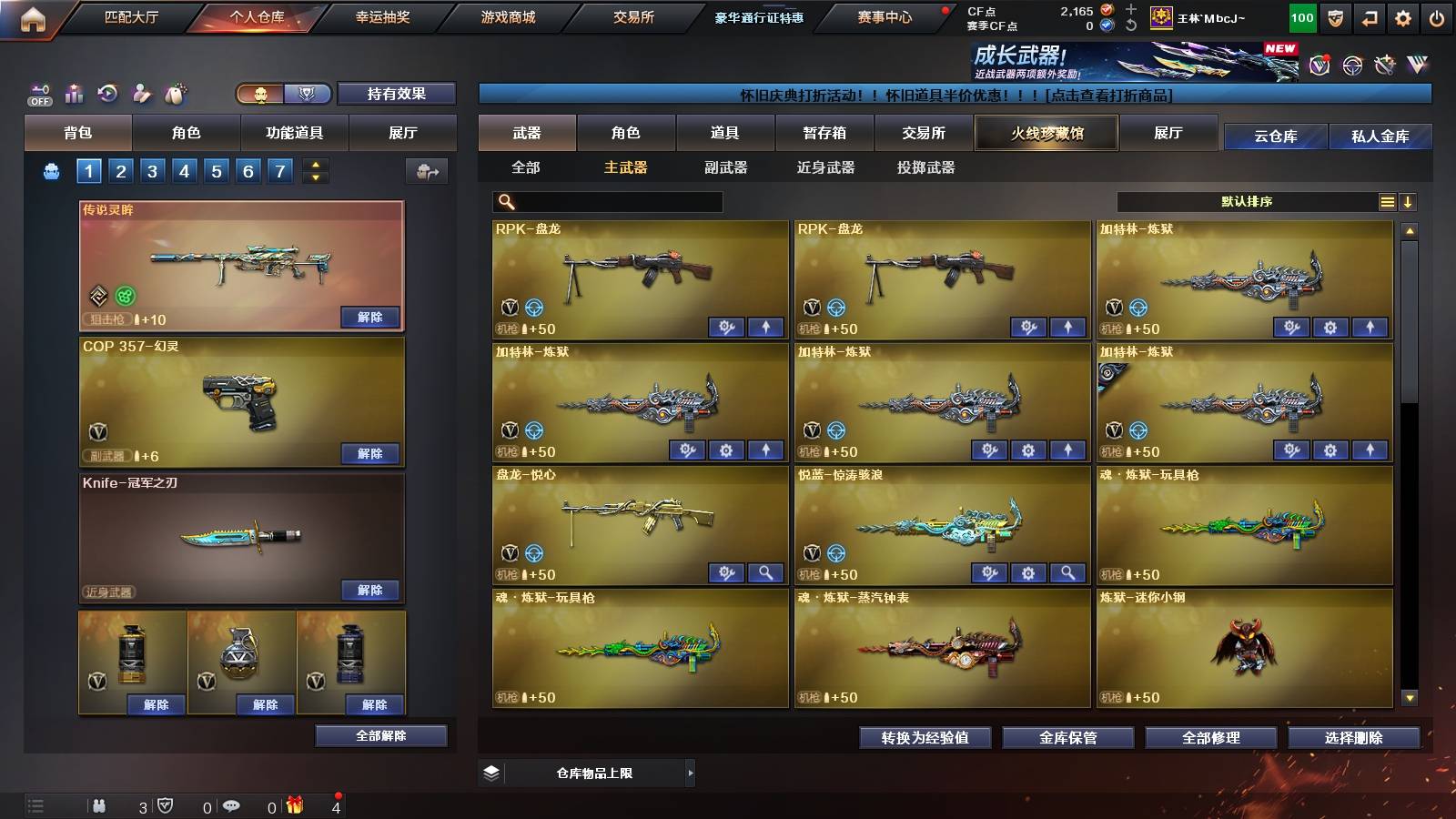Click the wrench repair icon below the NEW banner
Viewport: 1456px width, 819px height.
click(x=1384, y=66)
